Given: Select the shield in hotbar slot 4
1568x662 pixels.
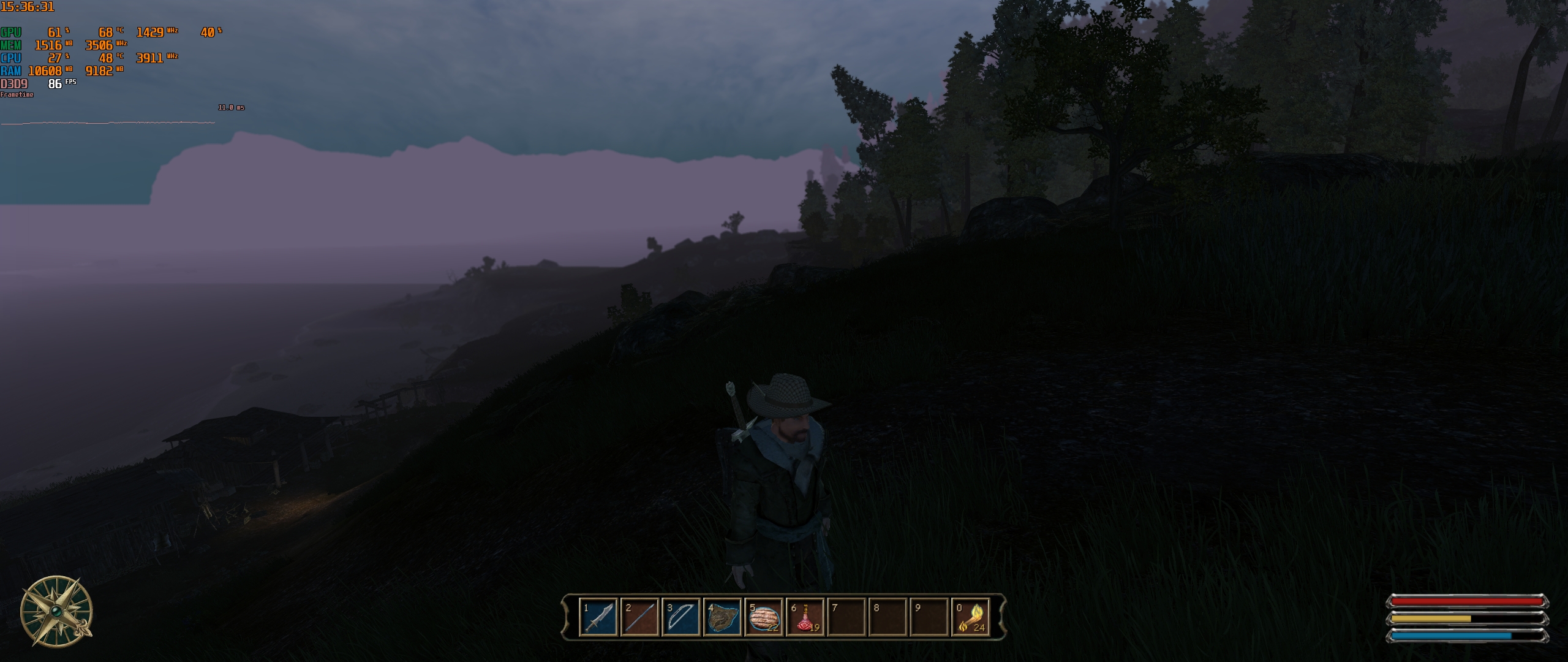Looking at the screenshot, I should [x=723, y=617].
